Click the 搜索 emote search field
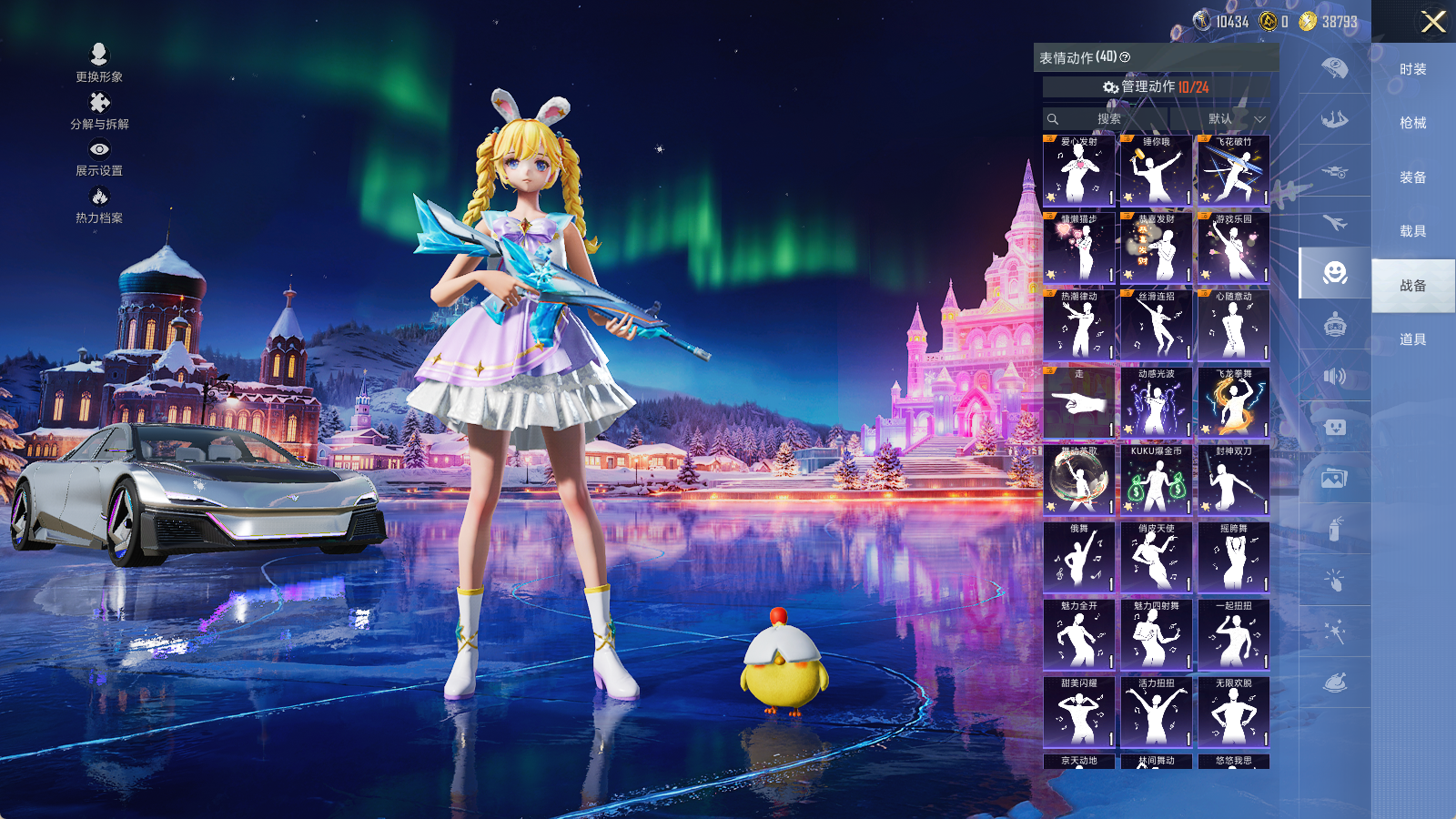This screenshot has height=819, width=1456. click(1107, 119)
